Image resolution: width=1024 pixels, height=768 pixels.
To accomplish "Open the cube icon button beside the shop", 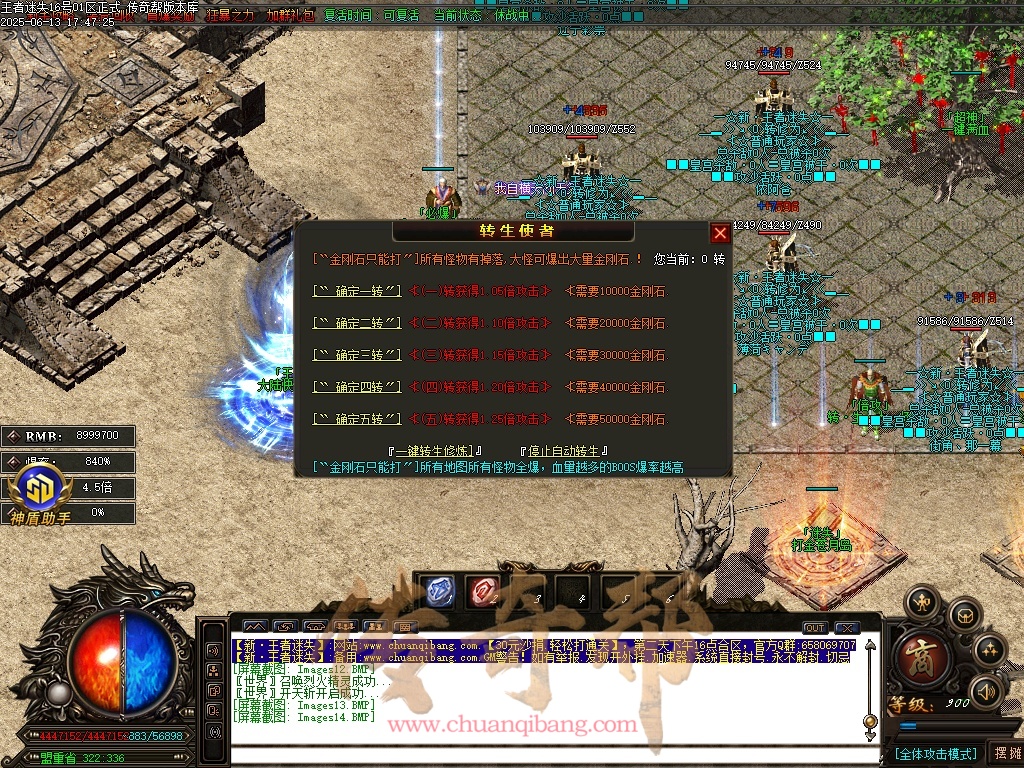I will pyautogui.click(x=963, y=614).
